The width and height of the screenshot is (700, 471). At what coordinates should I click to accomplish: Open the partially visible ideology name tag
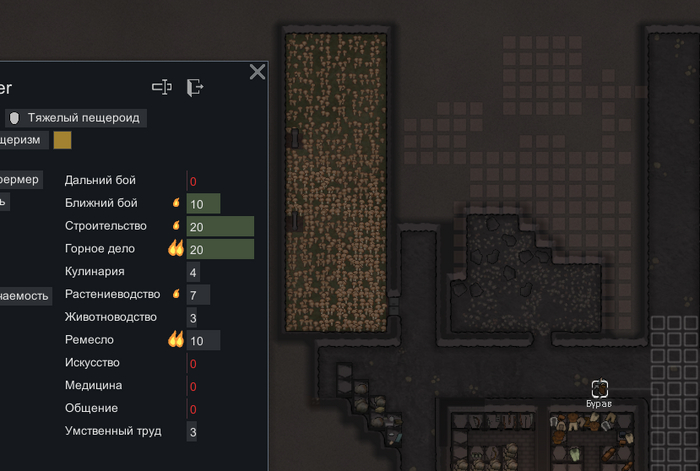point(22,141)
